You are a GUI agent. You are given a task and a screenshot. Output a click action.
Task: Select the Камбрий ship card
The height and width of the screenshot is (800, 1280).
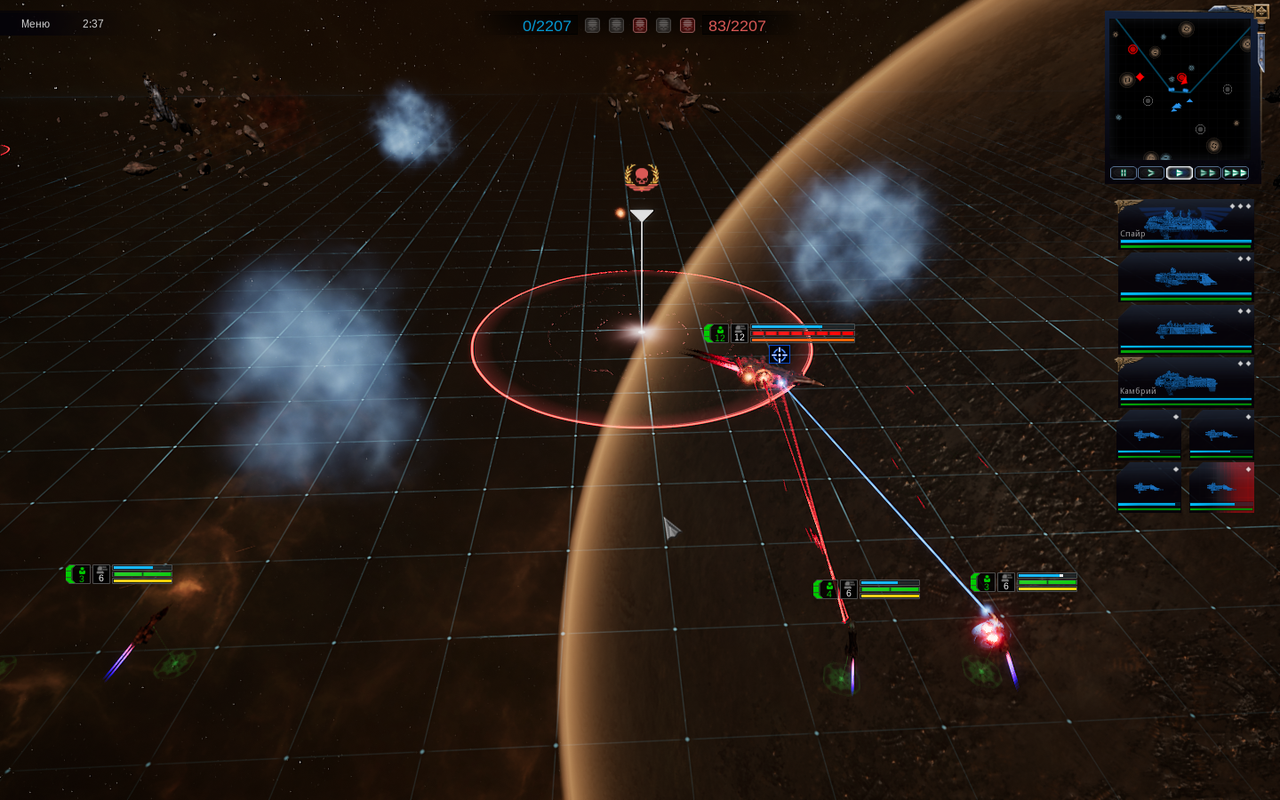[x=1185, y=381]
